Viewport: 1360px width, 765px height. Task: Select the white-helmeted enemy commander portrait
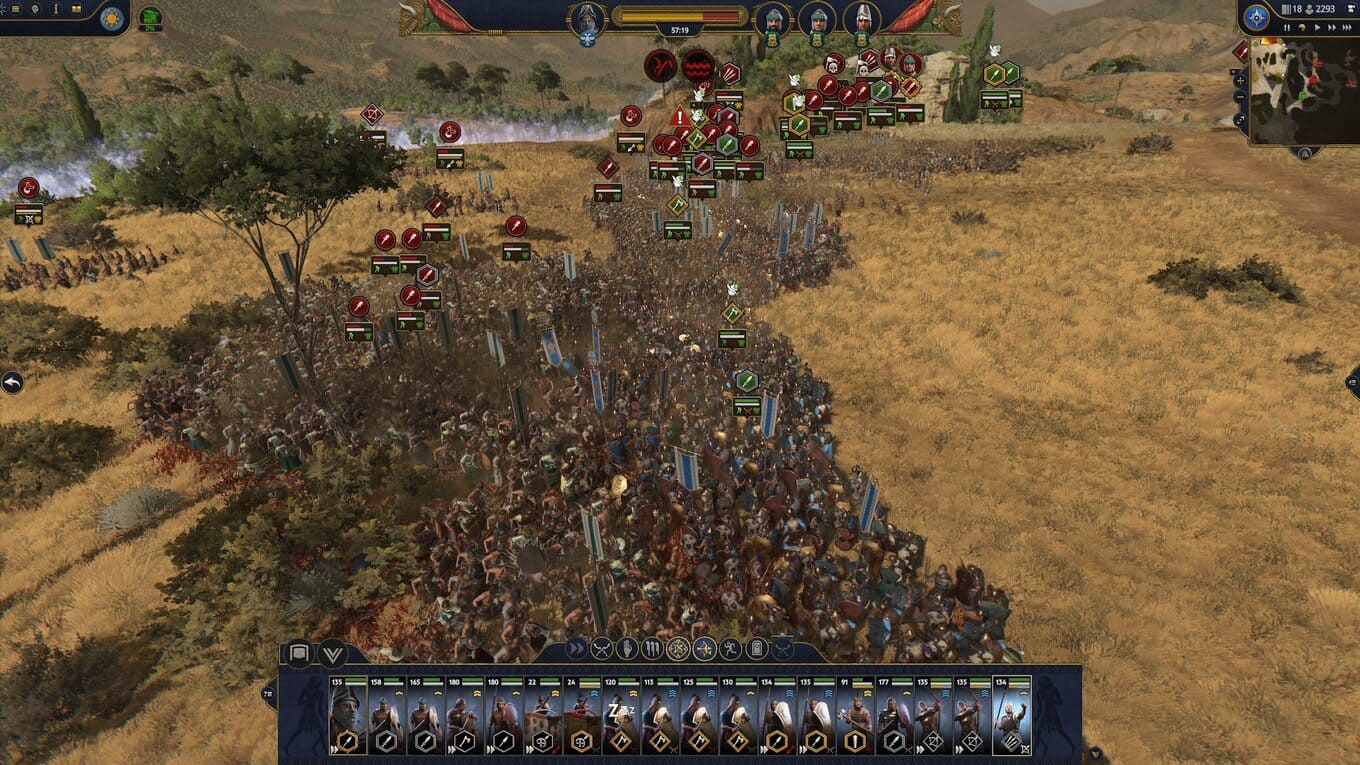[861, 17]
